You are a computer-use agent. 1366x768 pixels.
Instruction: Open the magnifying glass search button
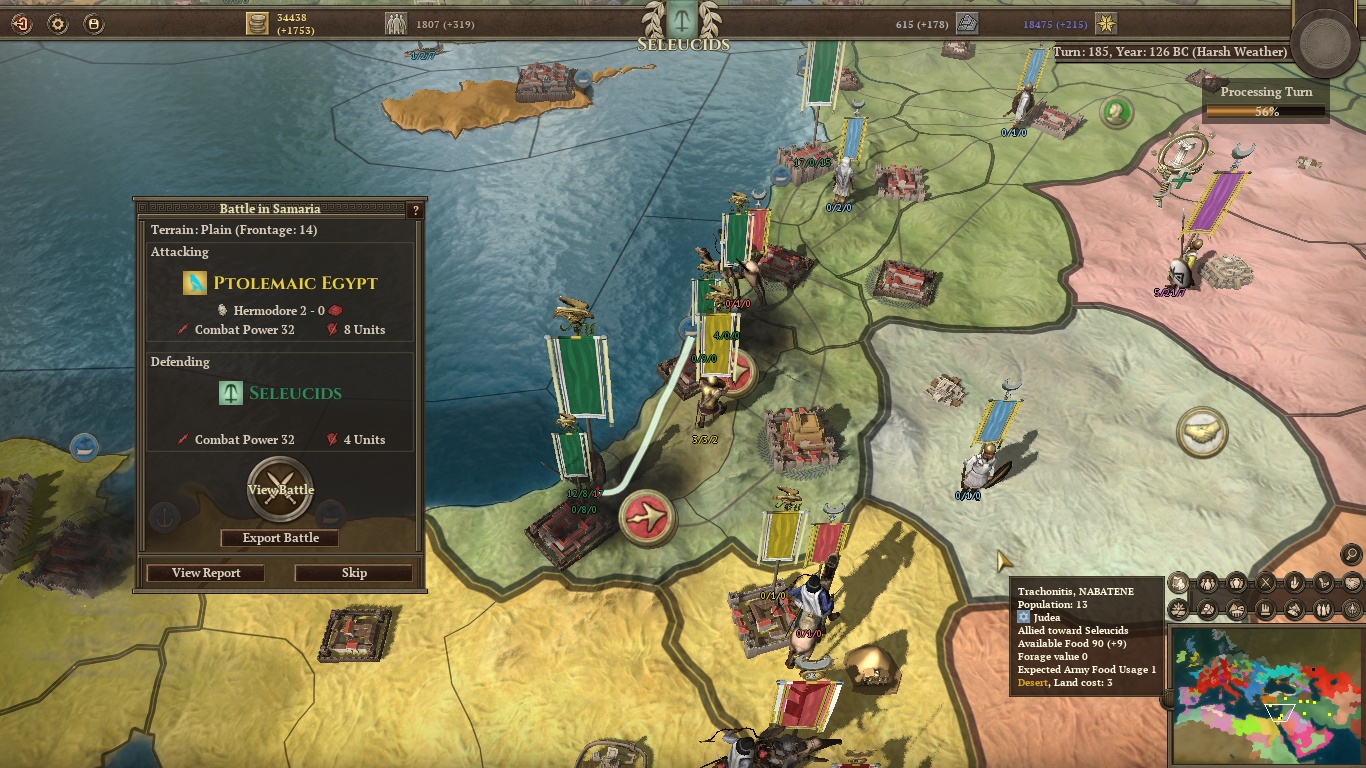[1351, 553]
